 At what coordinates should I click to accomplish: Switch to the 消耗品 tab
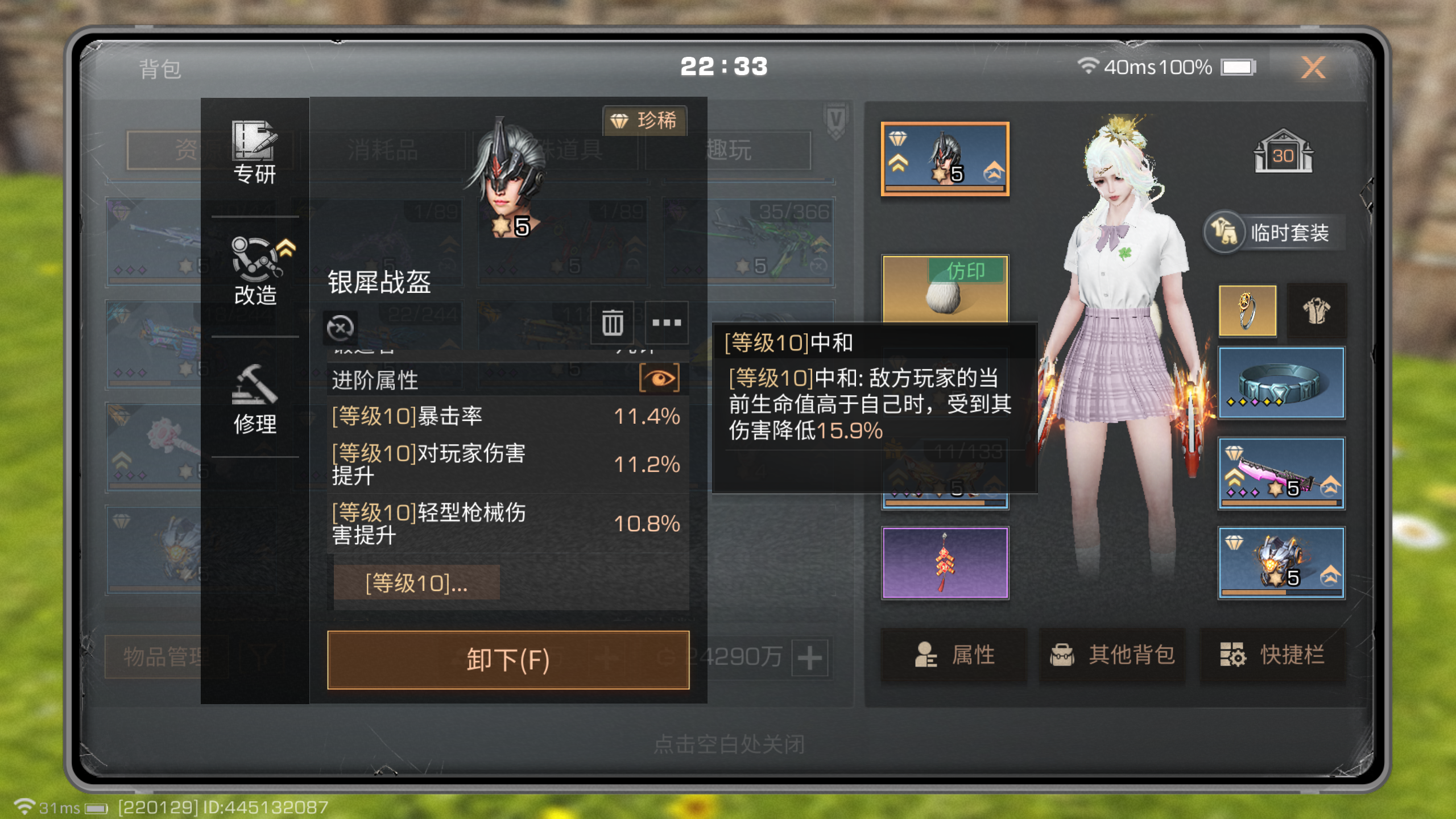tap(382, 150)
